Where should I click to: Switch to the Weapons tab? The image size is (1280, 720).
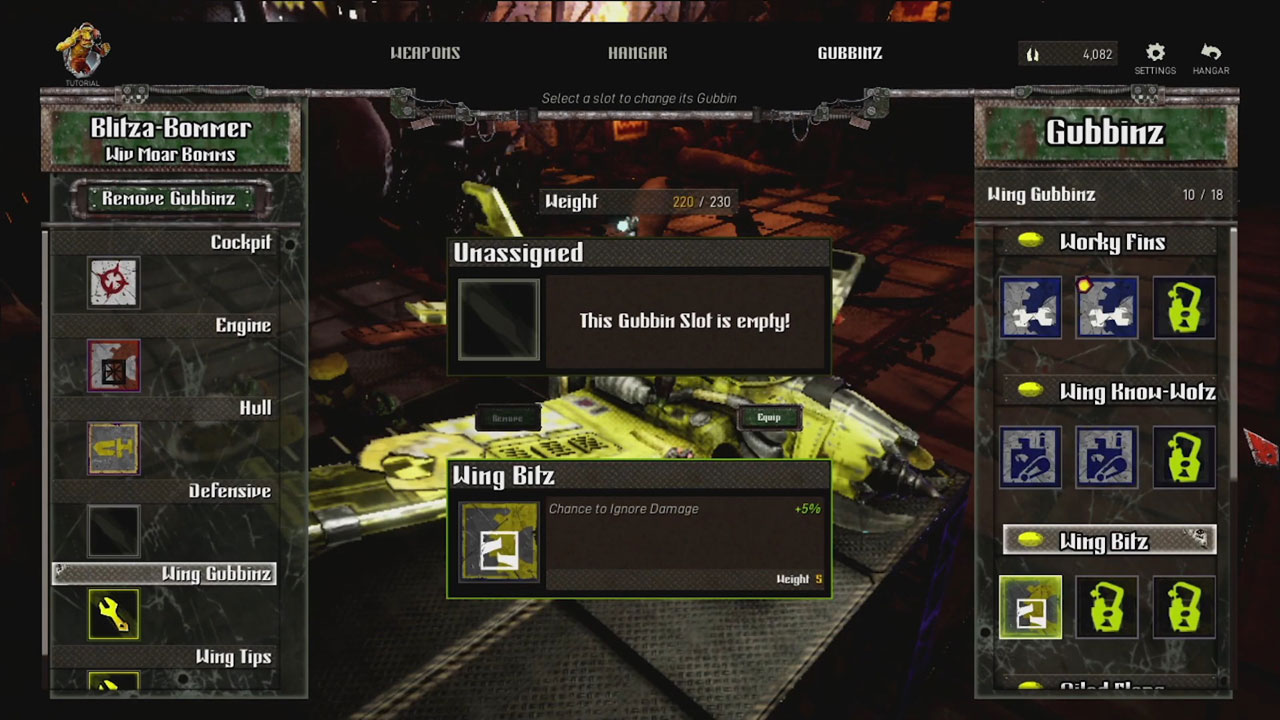point(425,53)
